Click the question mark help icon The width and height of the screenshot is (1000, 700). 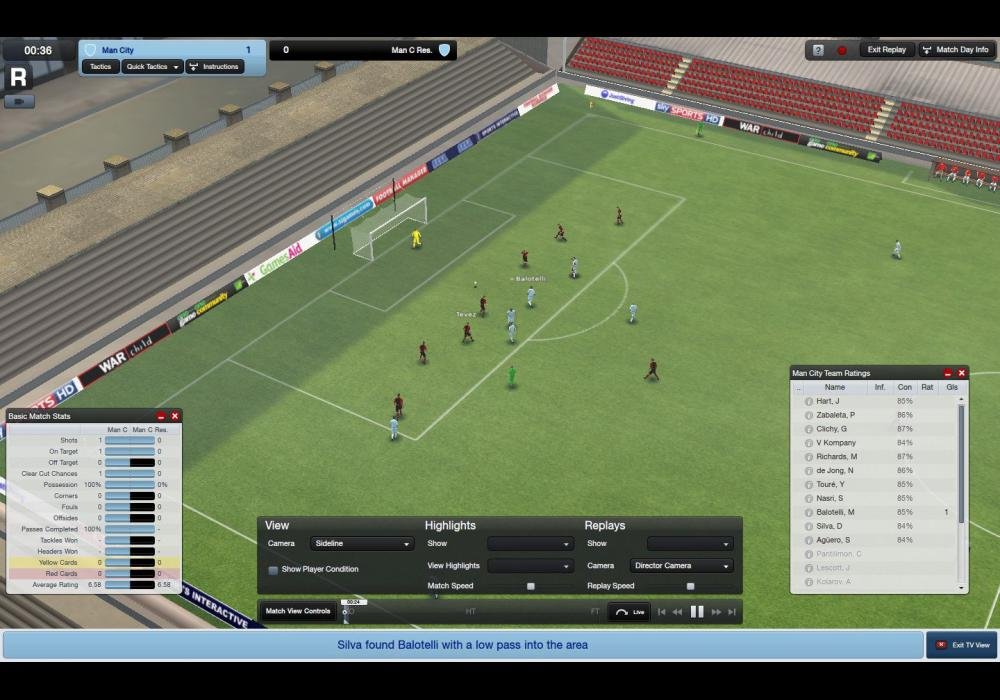pyautogui.click(x=818, y=50)
